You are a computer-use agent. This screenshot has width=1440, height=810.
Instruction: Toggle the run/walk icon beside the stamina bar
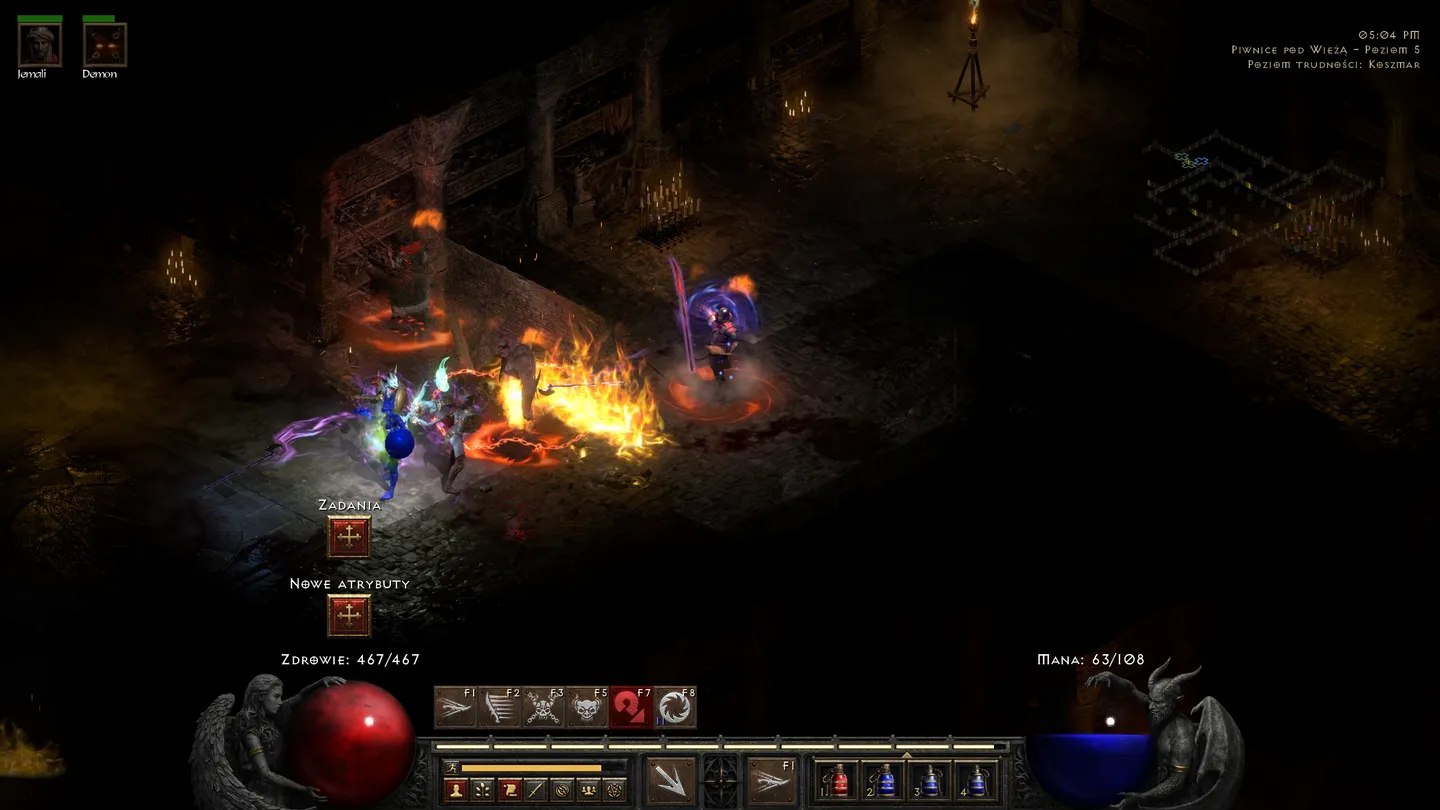(452, 768)
